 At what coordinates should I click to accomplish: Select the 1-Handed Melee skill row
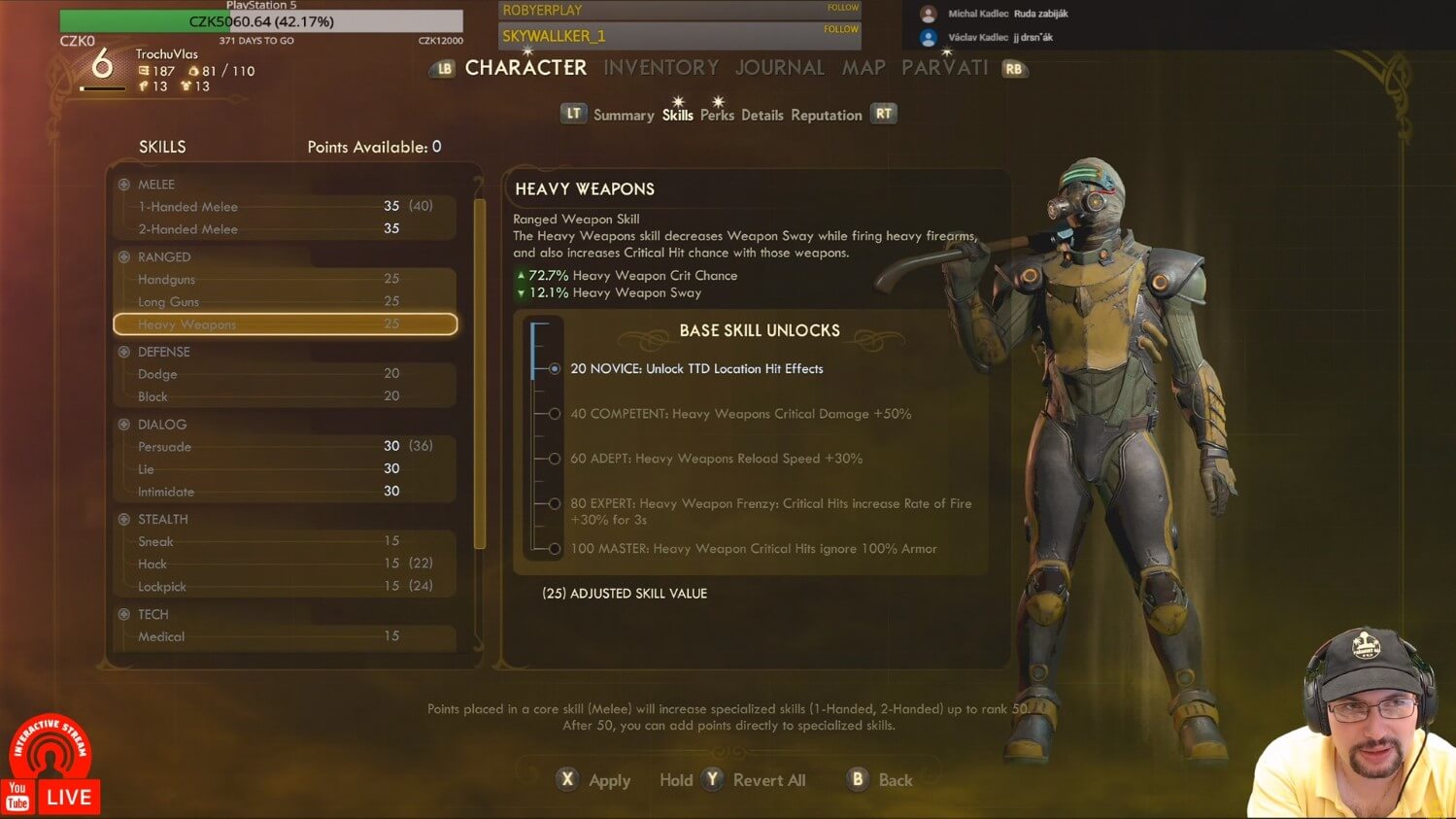tap(285, 206)
